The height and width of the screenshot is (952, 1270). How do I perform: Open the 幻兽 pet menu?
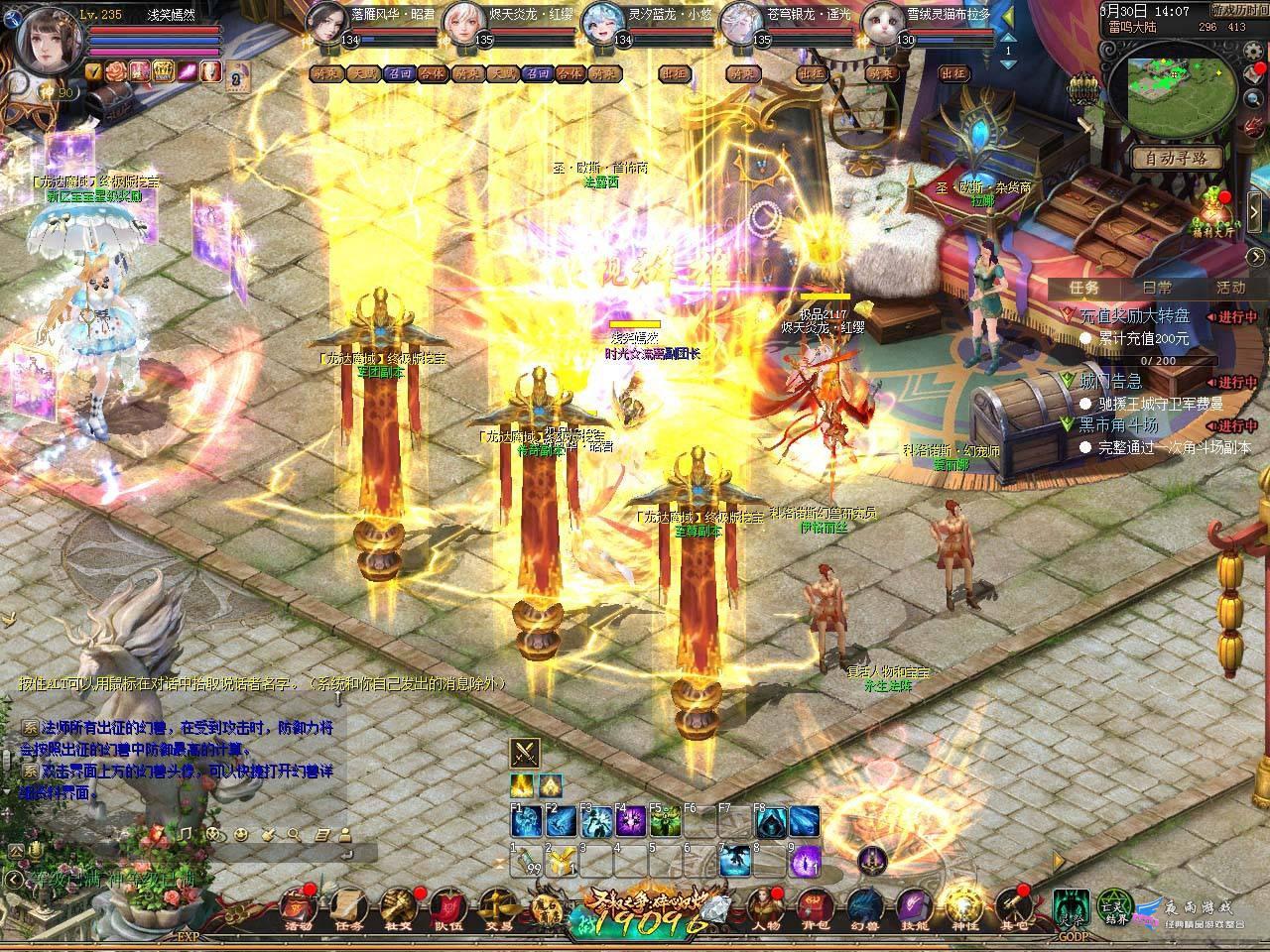[865, 906]
